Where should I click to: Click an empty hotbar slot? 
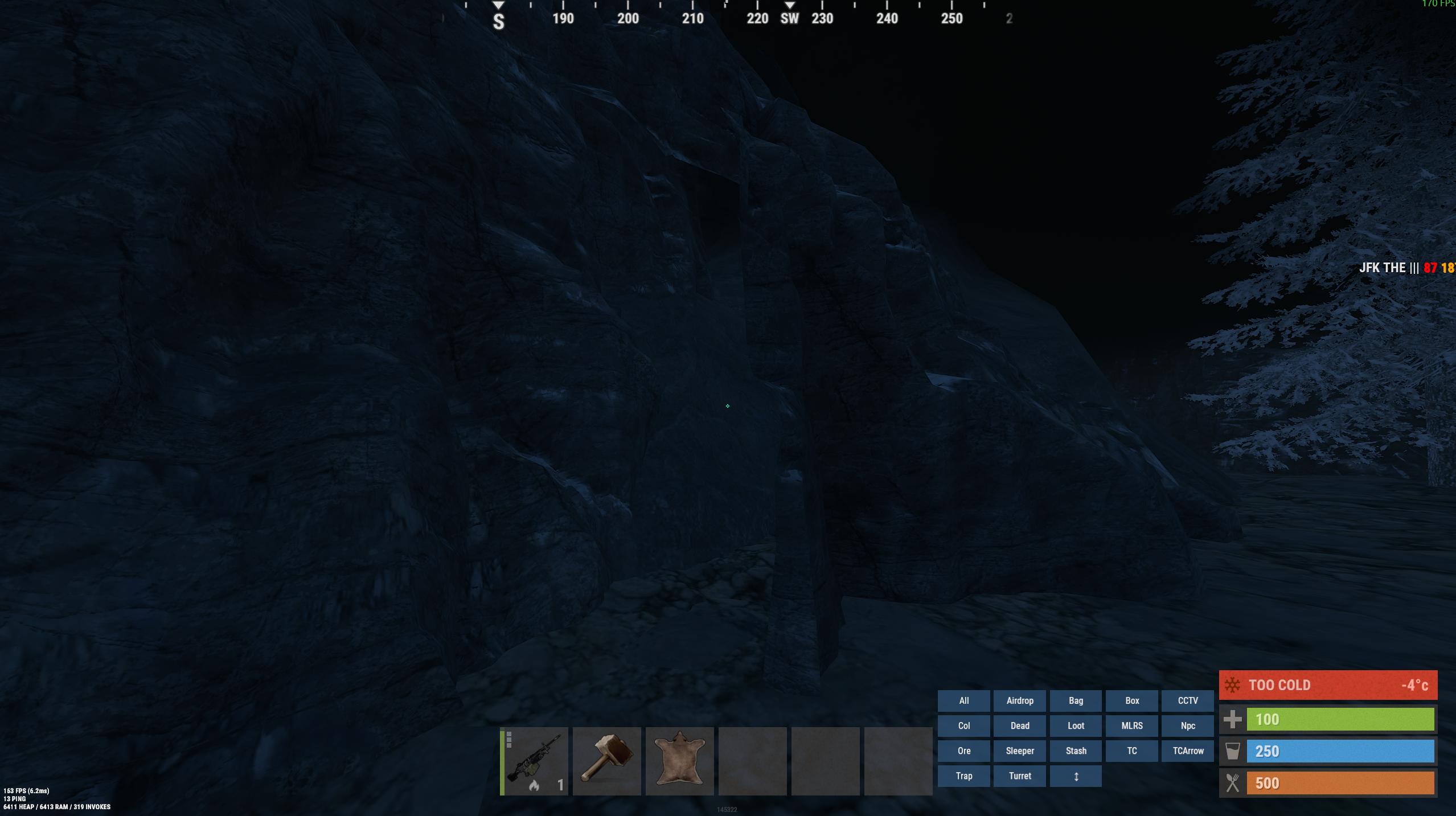tap(752, 760)
